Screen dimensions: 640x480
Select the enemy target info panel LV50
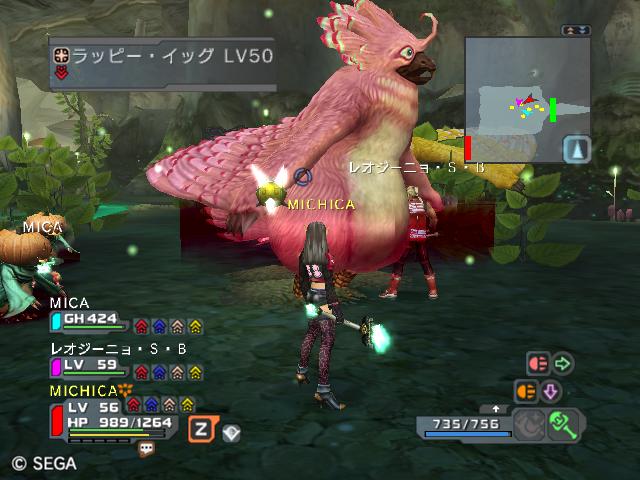pos(162,58)
